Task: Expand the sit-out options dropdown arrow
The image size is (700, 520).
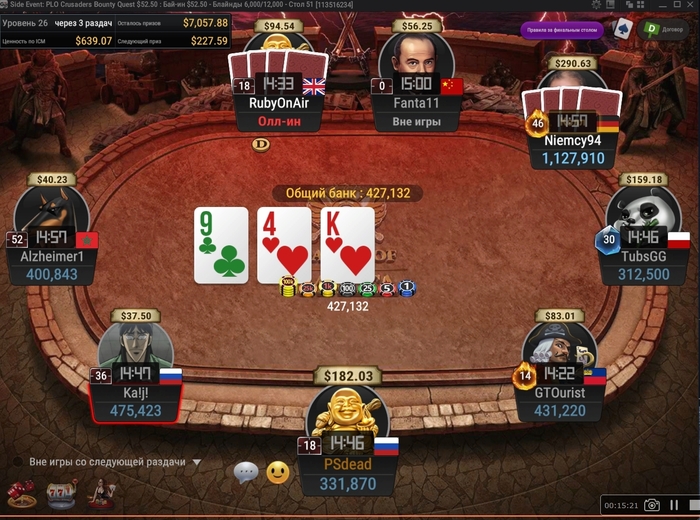Action: 197,463
